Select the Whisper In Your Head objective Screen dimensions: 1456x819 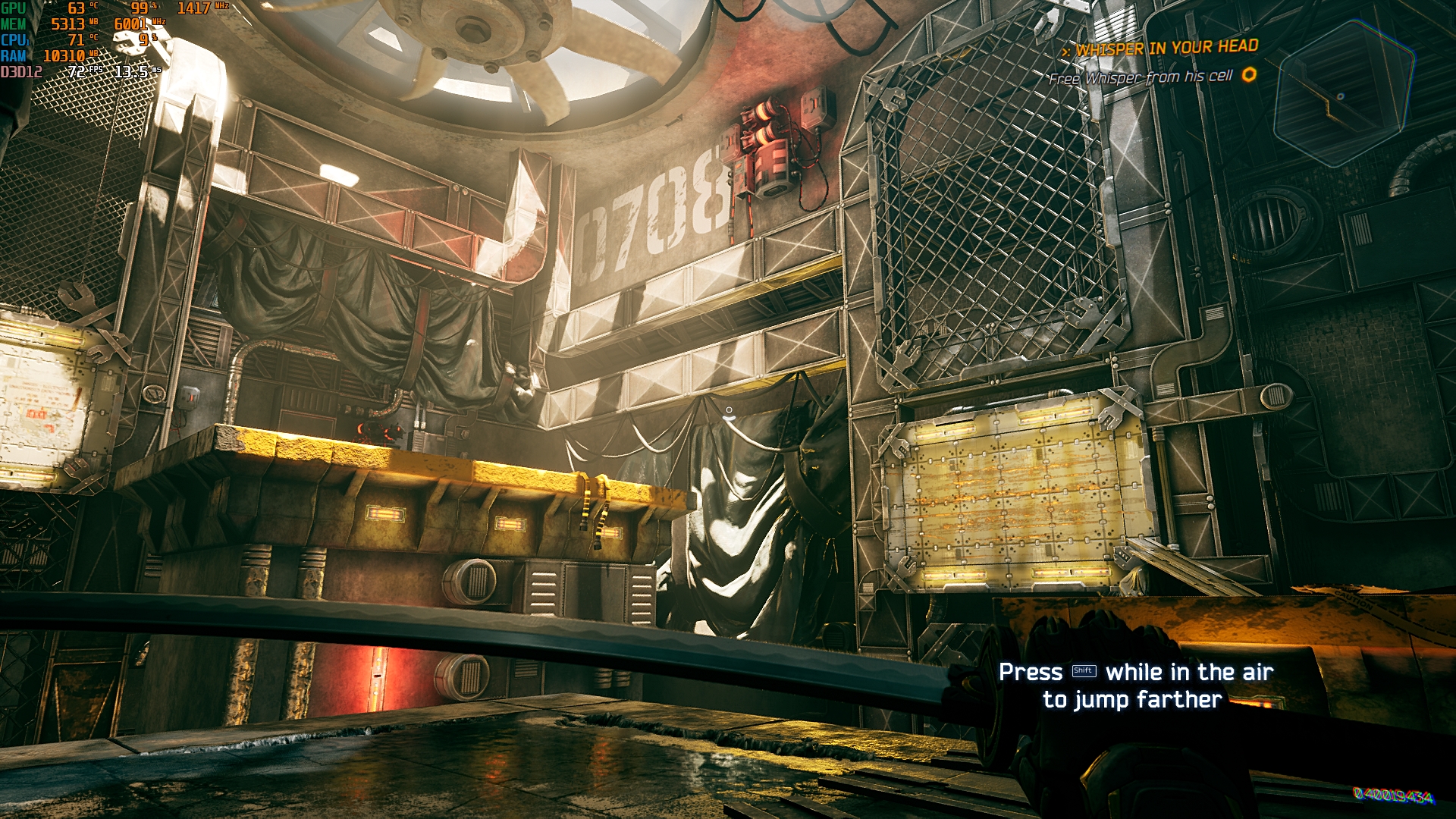[x=1166, y=49]
